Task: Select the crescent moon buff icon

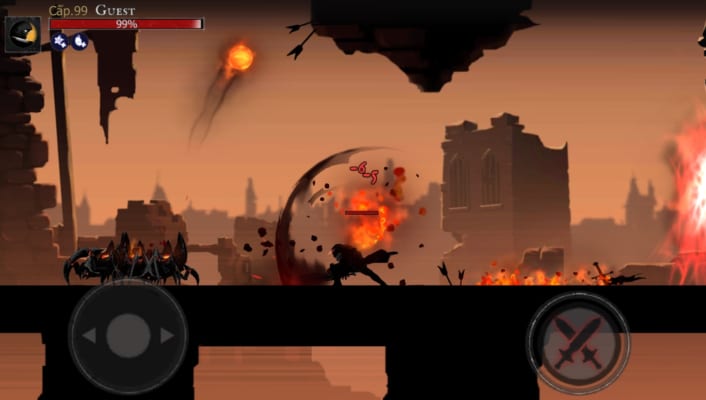Action: [x=79, y=41]
